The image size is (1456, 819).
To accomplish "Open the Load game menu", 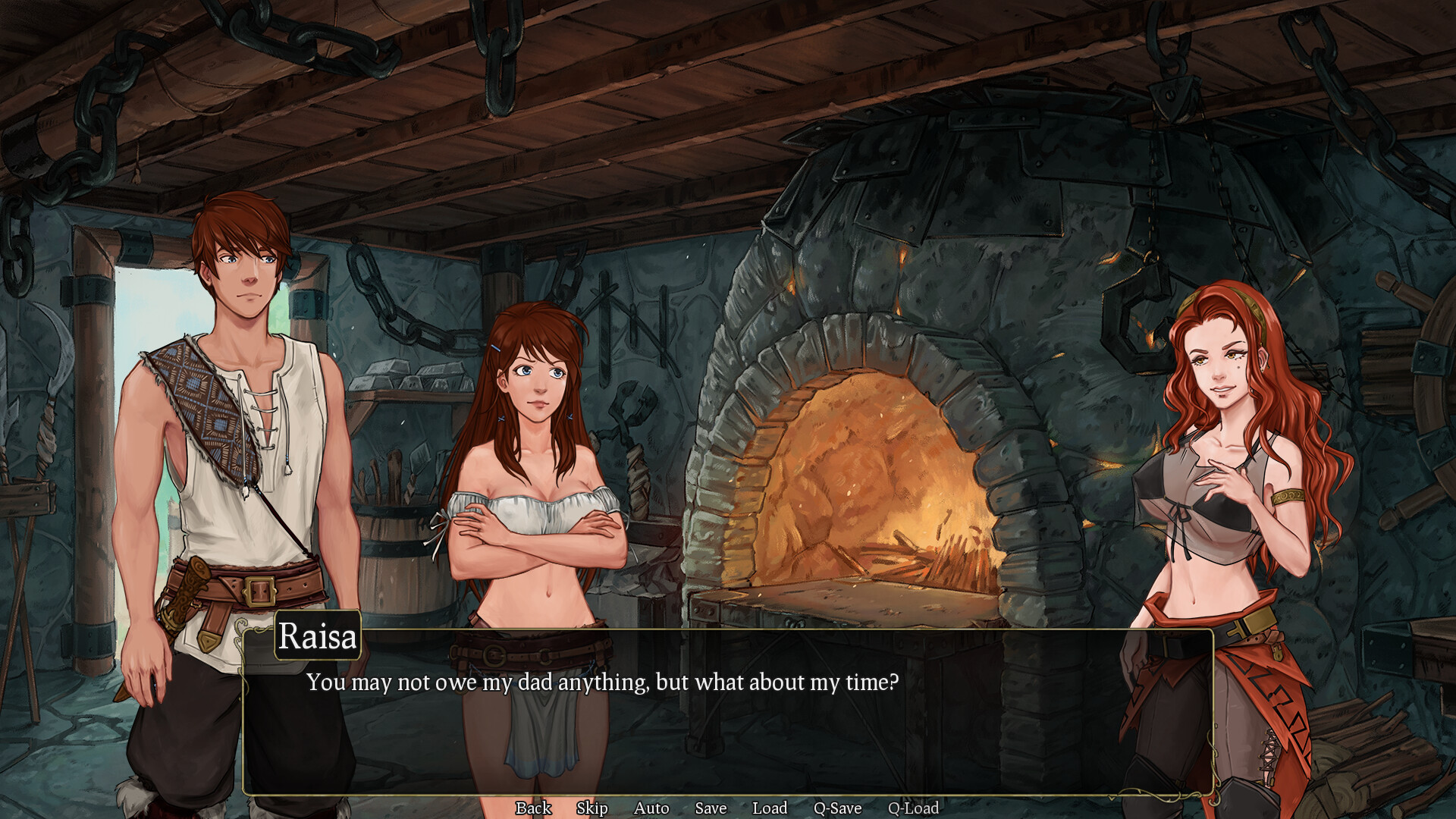I will tap(770, 808).
